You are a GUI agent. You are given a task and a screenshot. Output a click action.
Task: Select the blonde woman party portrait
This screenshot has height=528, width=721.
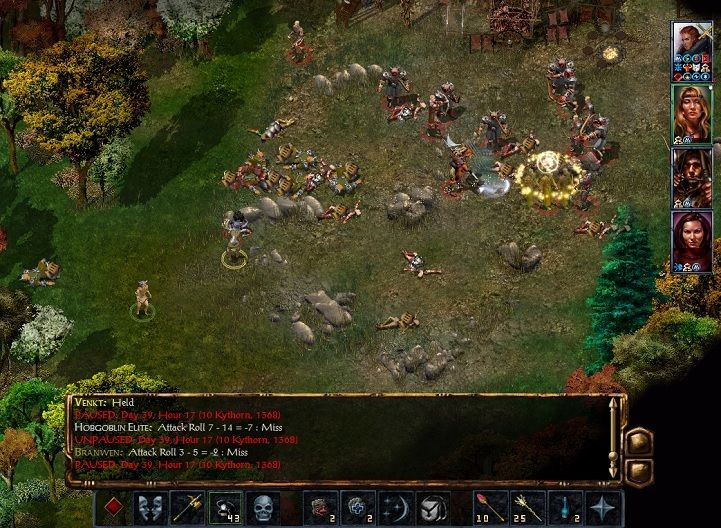[x=691, y=114]
